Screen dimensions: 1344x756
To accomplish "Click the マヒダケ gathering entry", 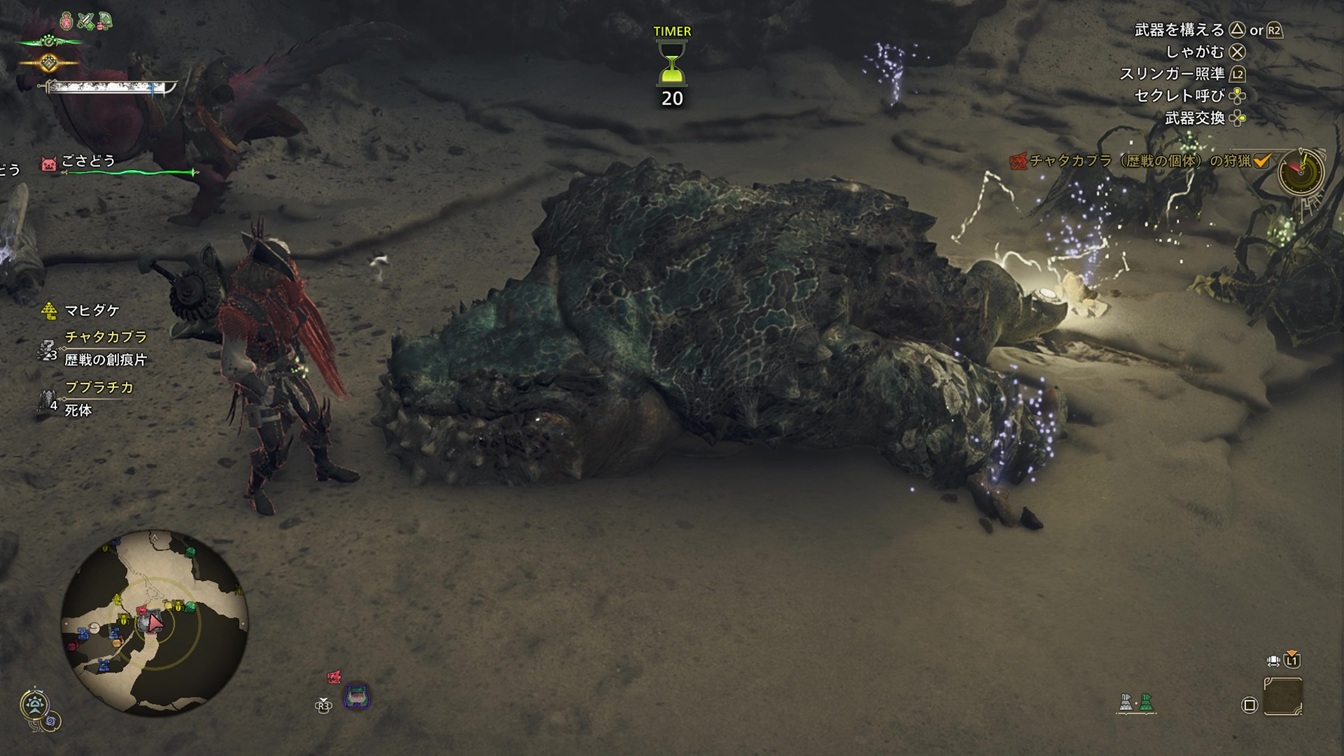I will point(88,311).
